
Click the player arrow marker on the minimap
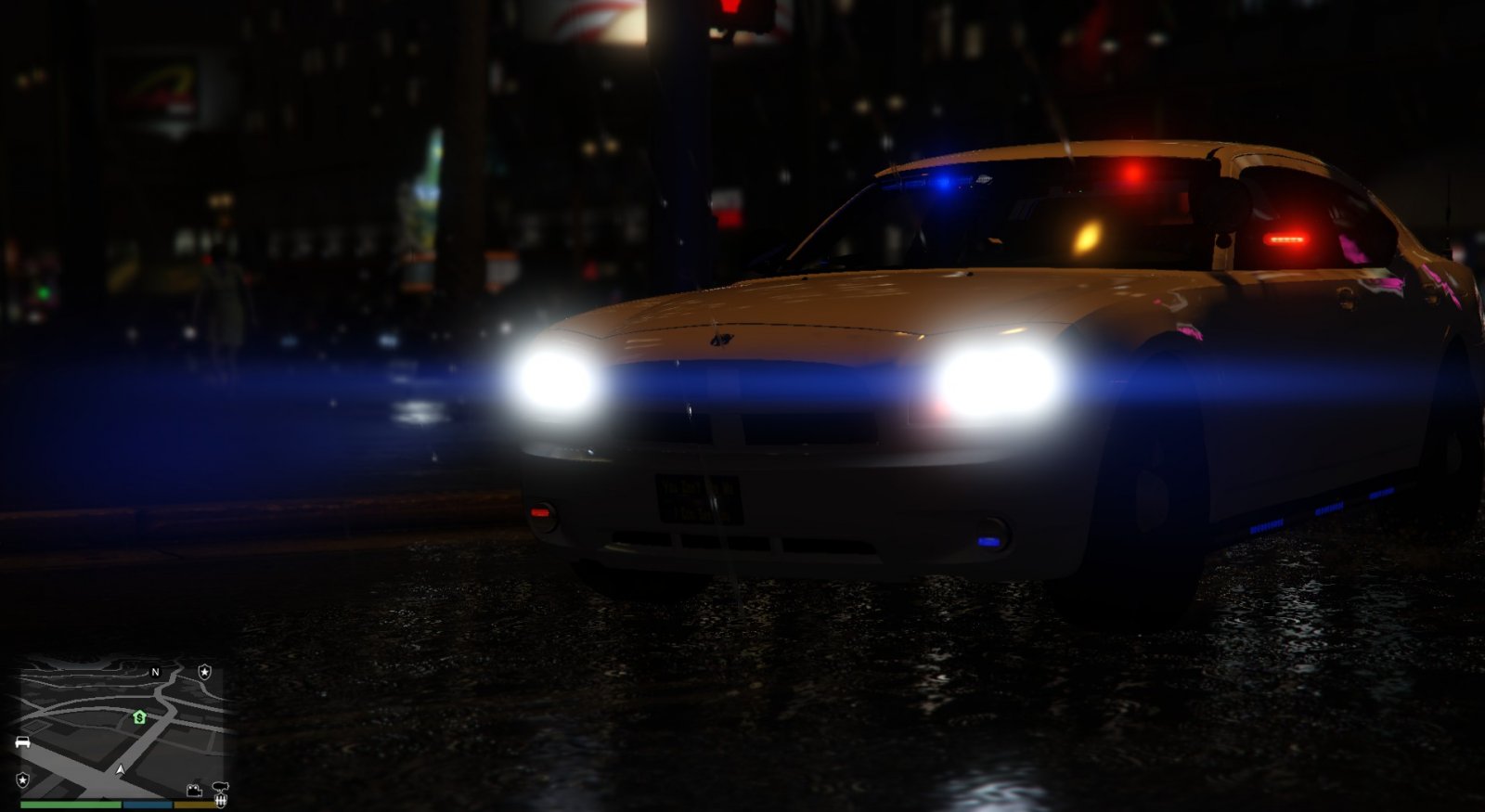(x=121, y=769)
